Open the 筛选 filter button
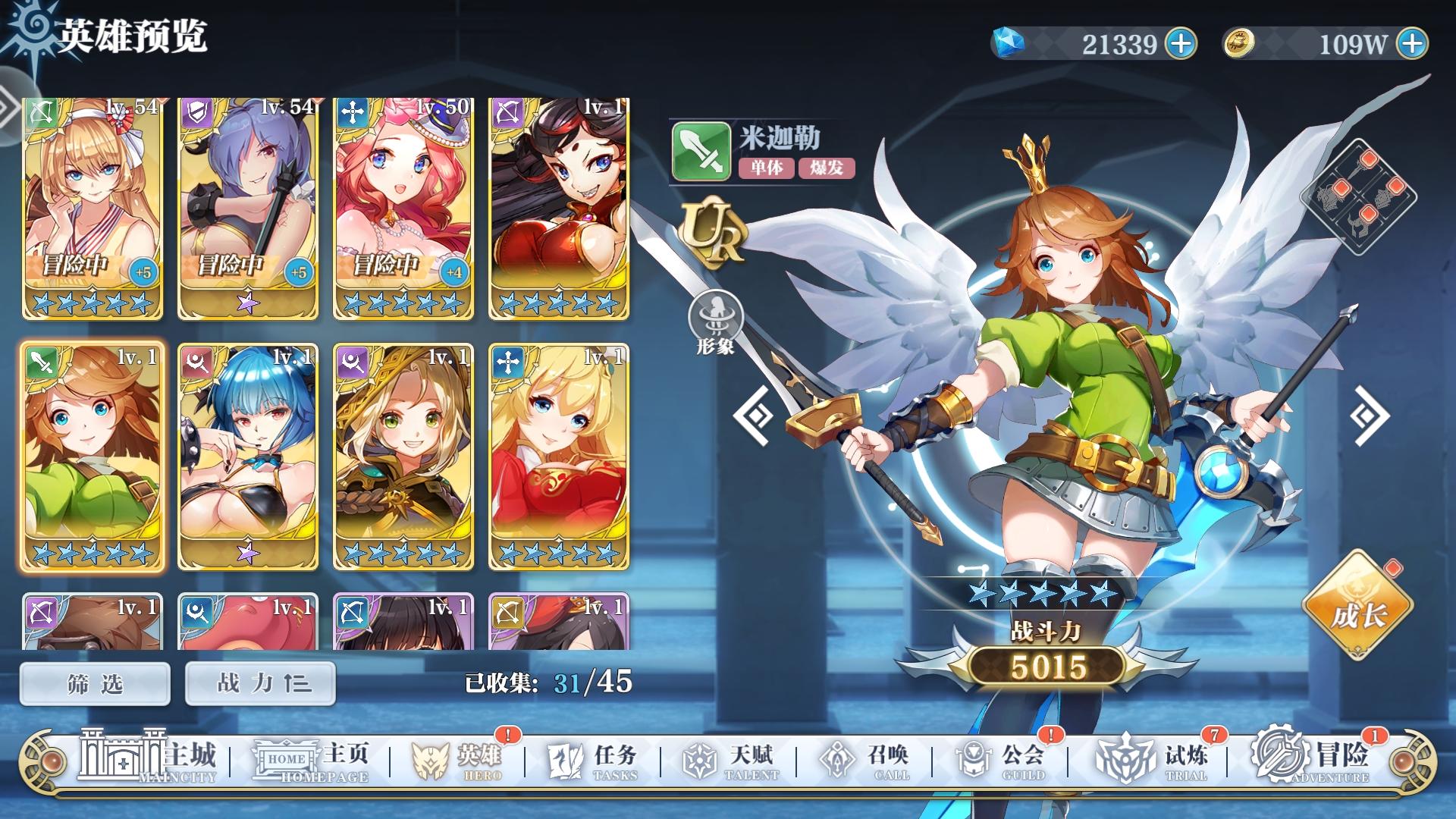Screen dimensions: 1456x819 click(x=94, y=682)
